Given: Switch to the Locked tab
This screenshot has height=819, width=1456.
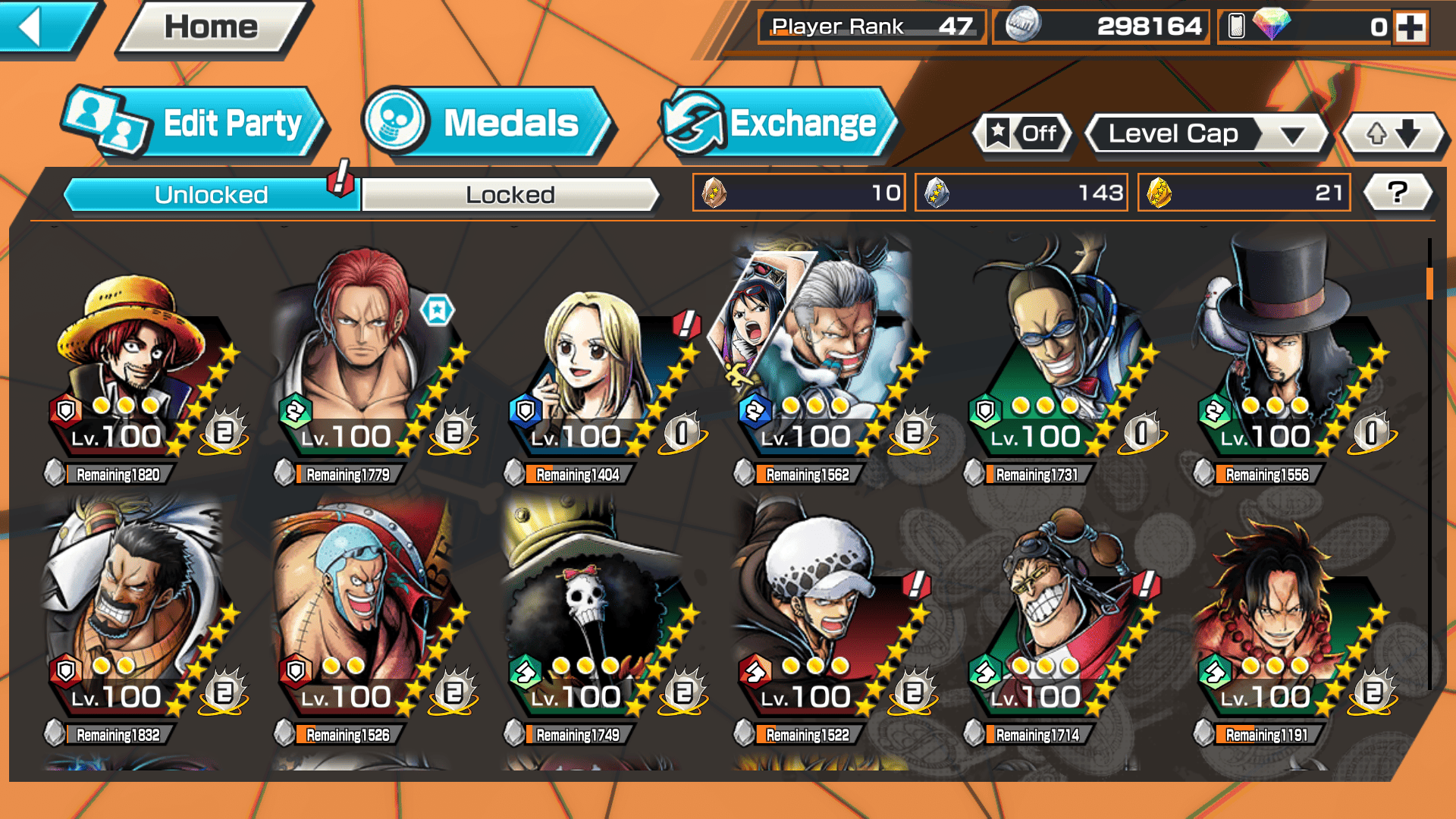Looking at the screenshot, I should coord(510,195).
